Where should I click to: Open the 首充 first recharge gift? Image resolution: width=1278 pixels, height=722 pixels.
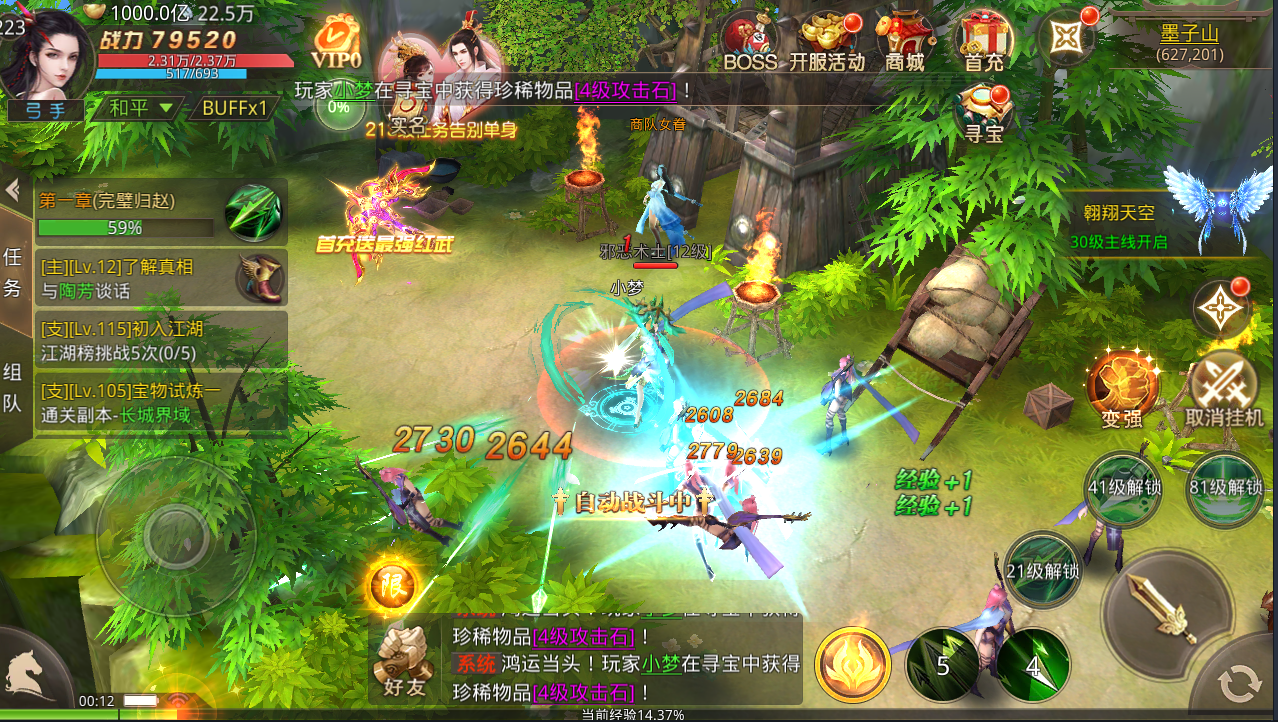click(x=983, y=44)
